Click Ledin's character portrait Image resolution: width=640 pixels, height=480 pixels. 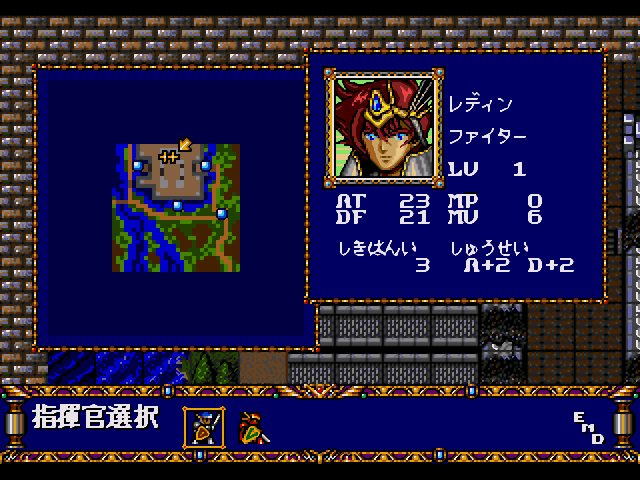click(x=383, y=127)
